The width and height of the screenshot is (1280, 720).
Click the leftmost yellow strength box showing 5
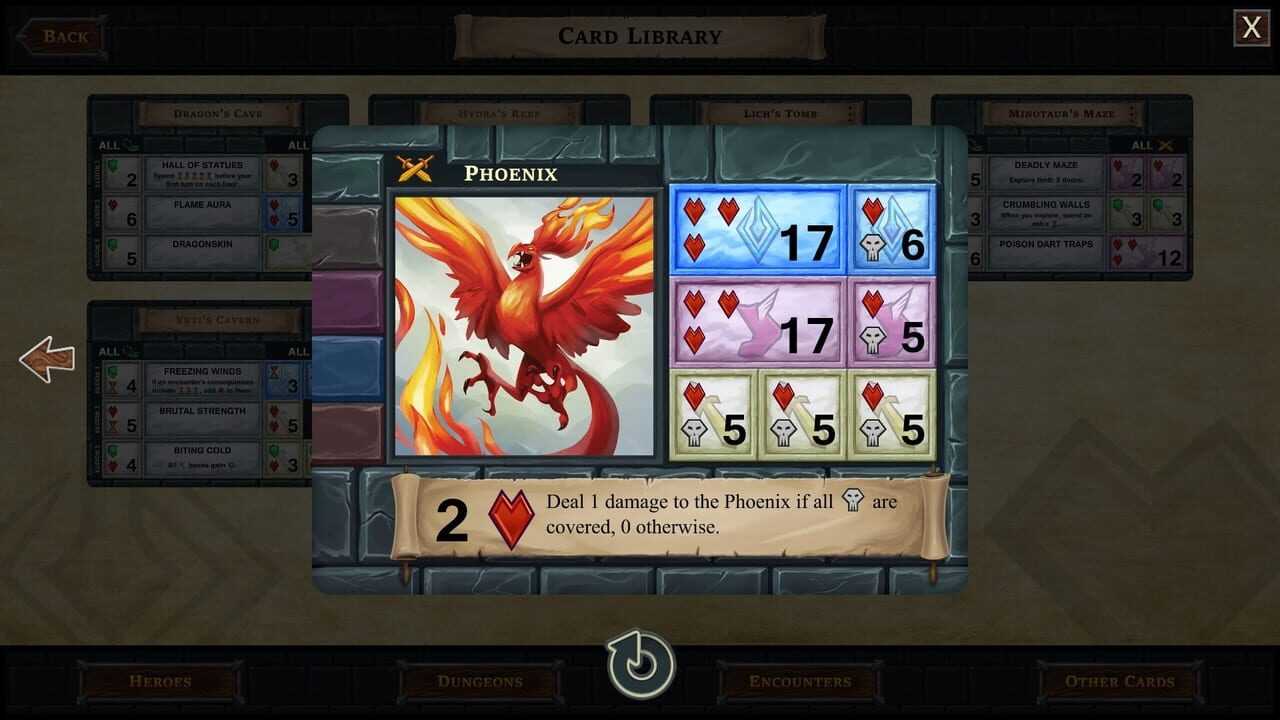(x=713, y=416)
